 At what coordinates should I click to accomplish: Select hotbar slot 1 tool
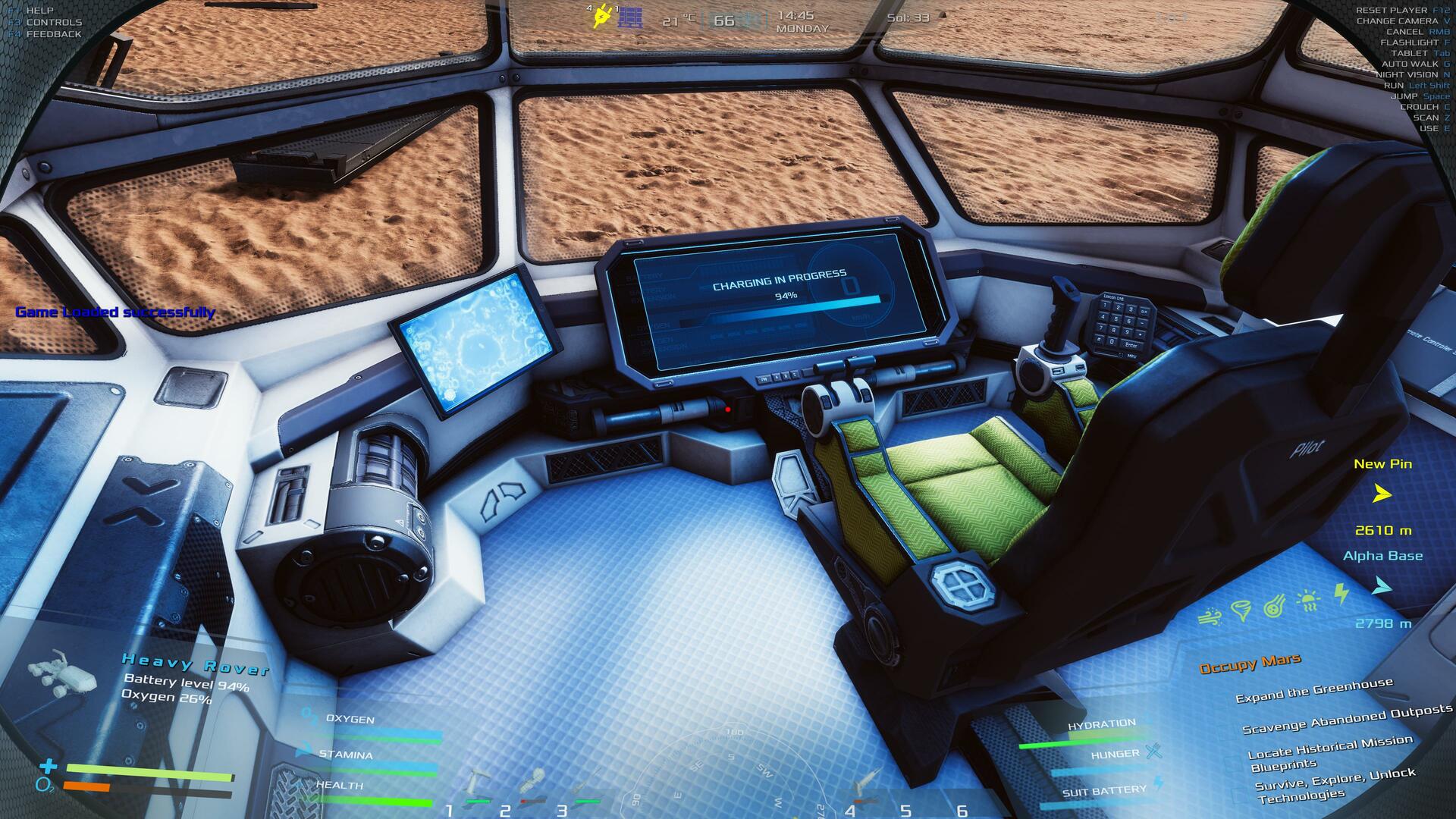[x=476, y=786]
